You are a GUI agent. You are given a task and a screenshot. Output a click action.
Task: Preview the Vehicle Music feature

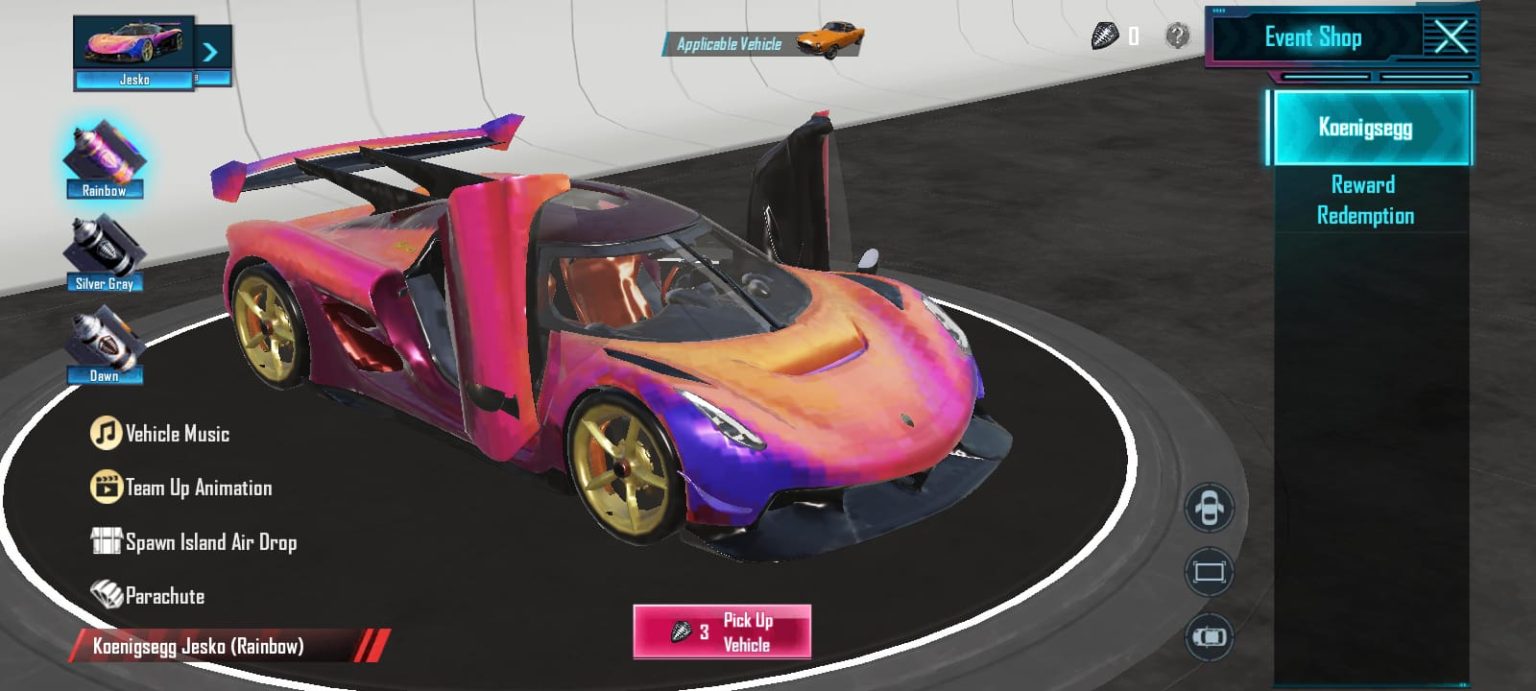(160, 434)
